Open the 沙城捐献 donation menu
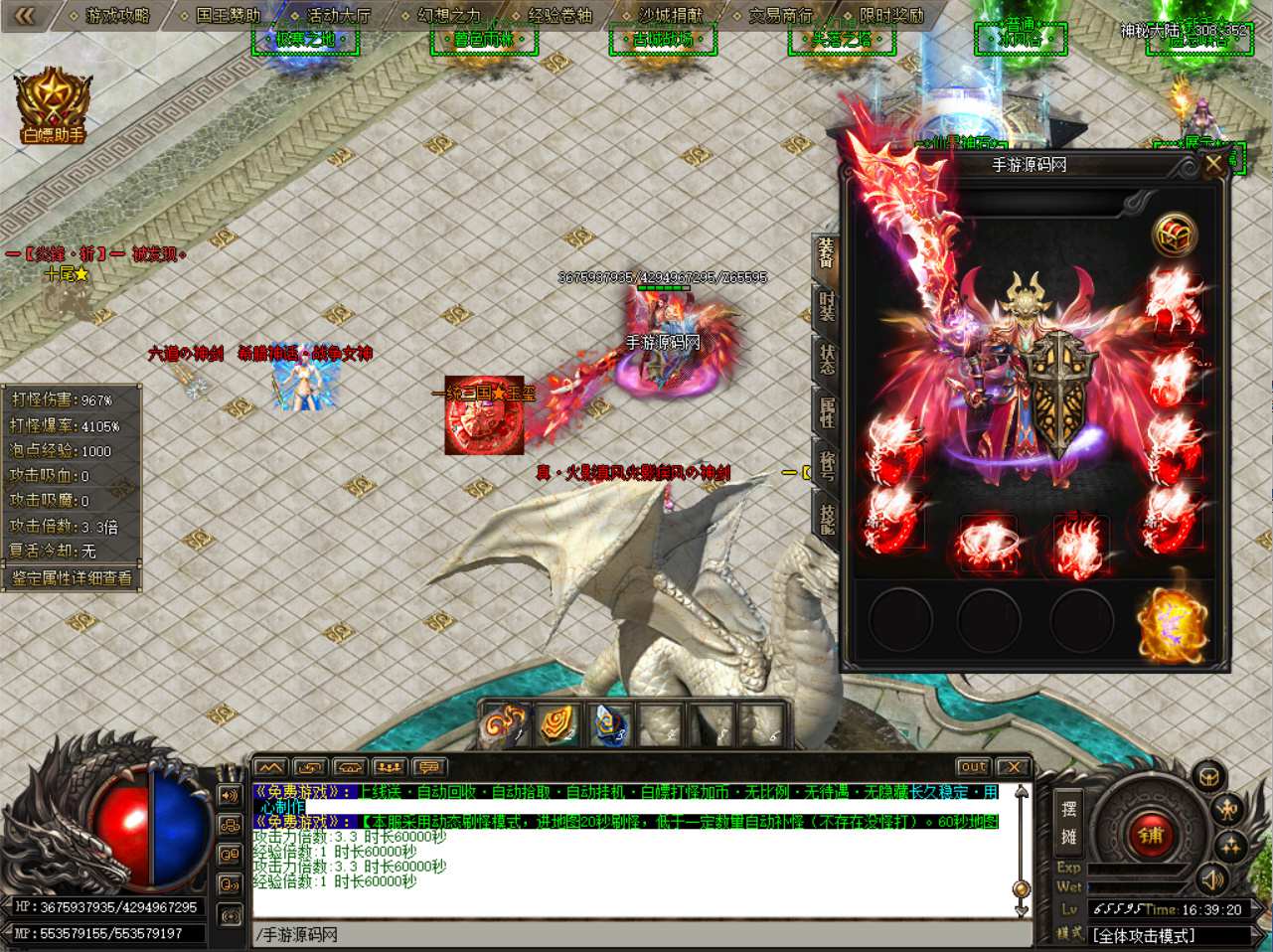This screenshot has height=952, width=1273. (x=670, y=15)
